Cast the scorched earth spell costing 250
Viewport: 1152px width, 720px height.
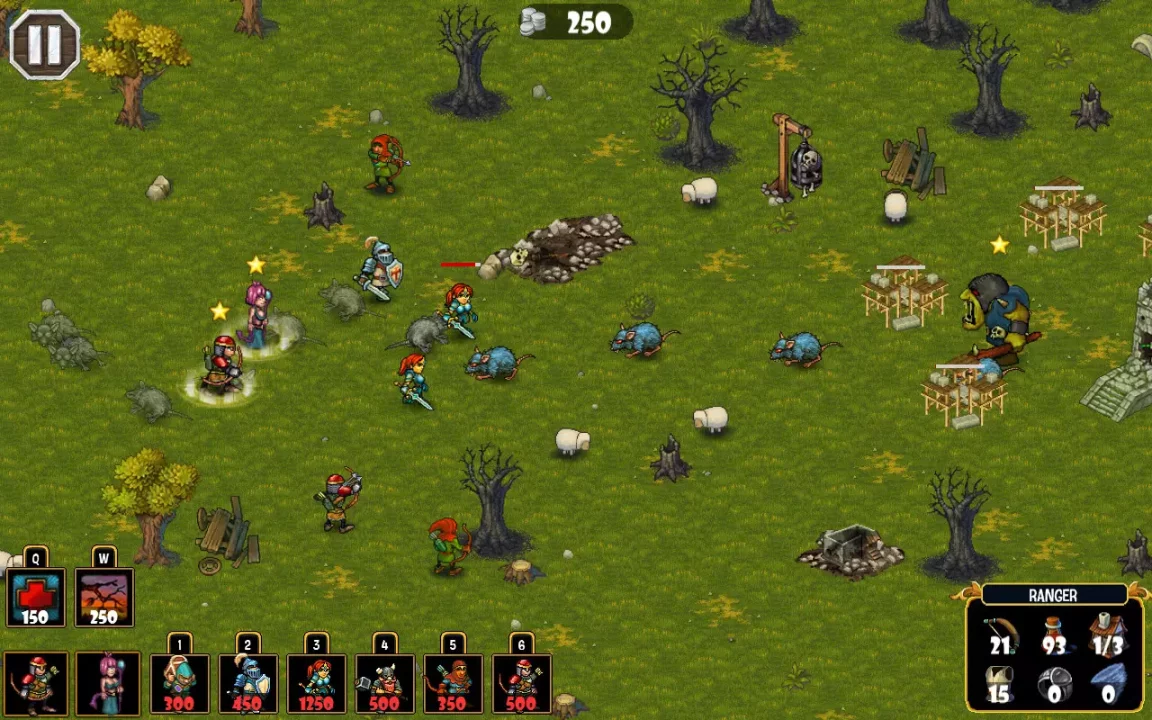click(104, 597)
